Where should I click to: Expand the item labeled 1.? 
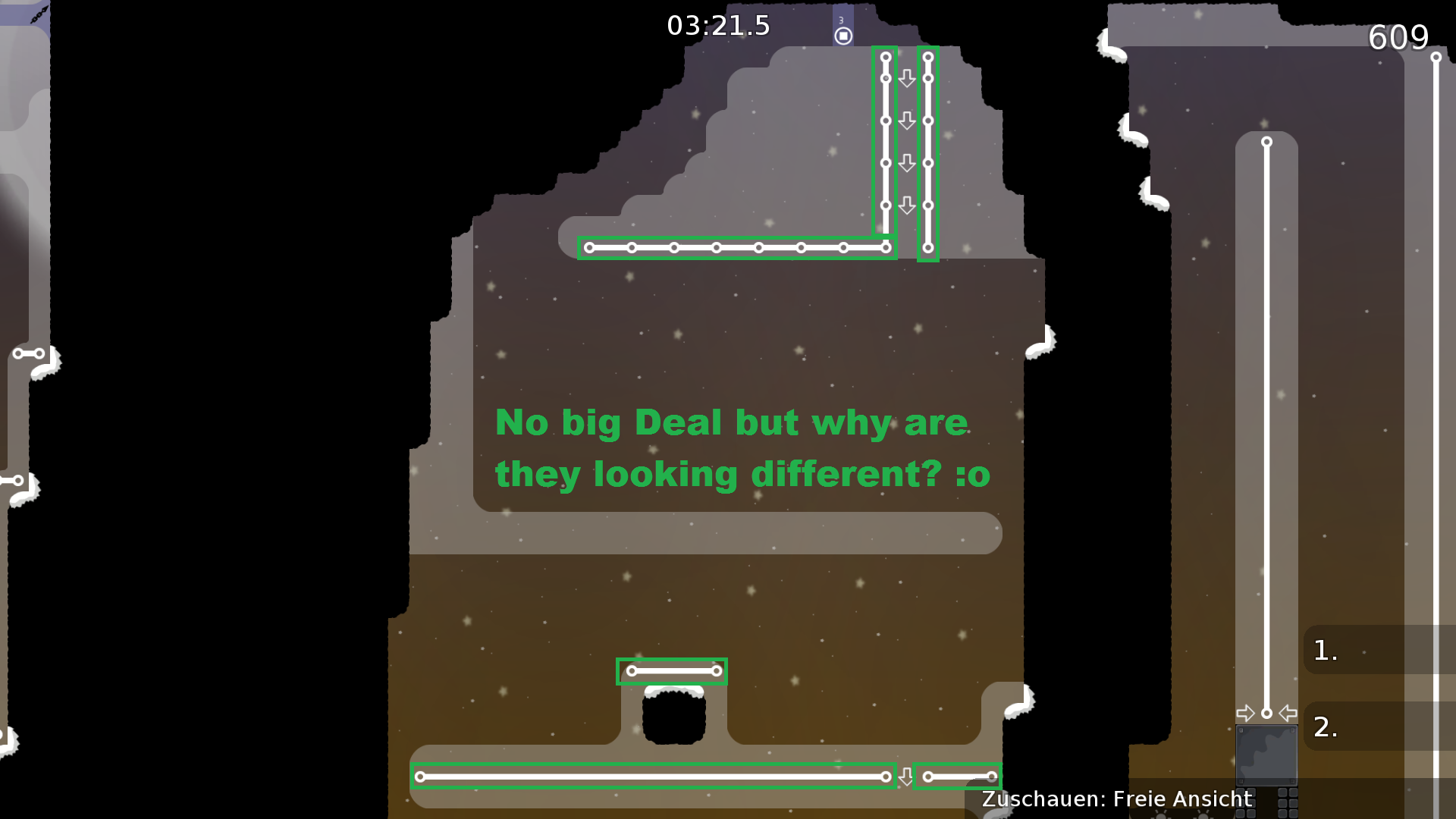click(1324, 651)
